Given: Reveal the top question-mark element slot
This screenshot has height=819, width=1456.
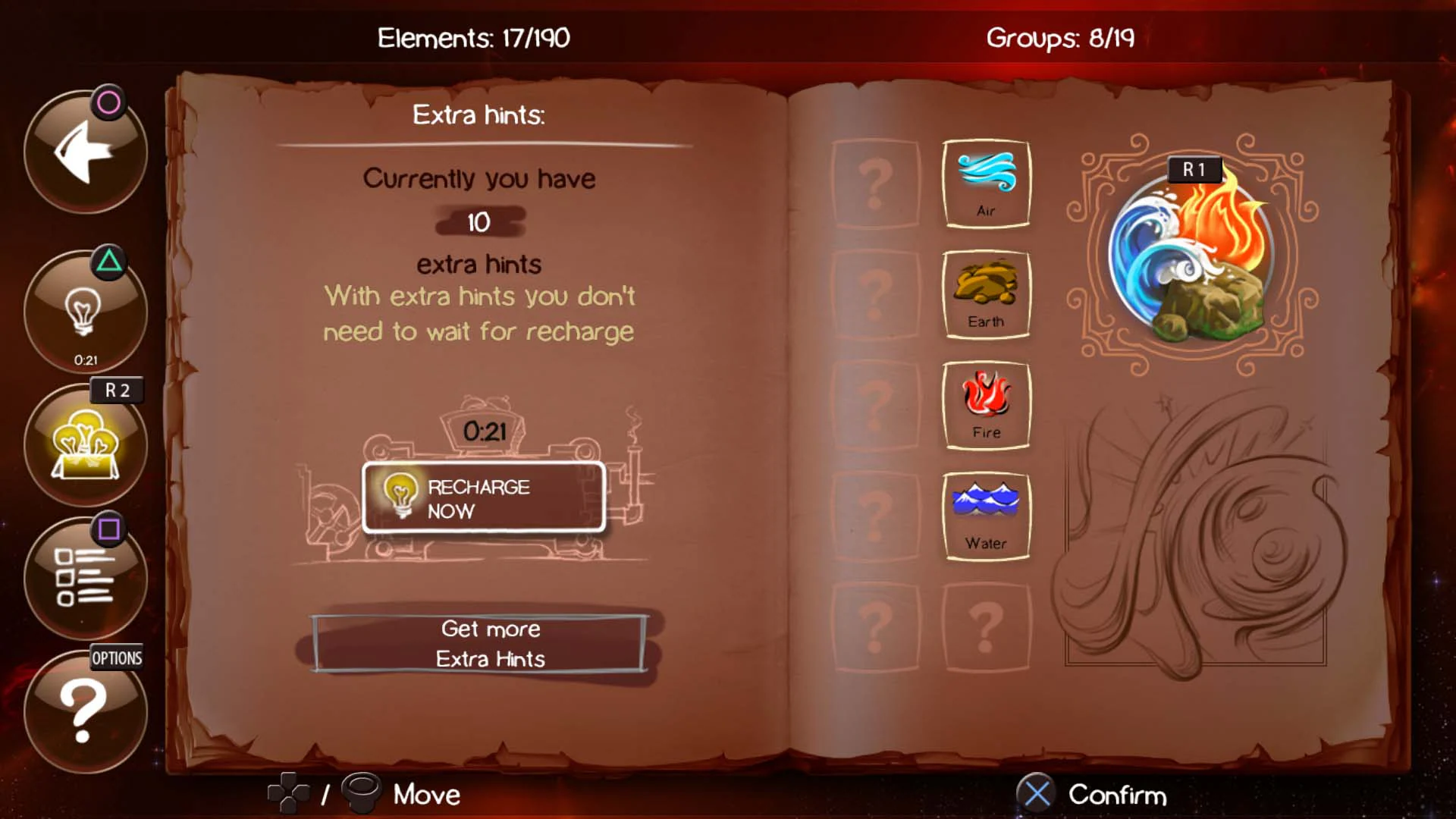Looking at the screenshot, I should [x=876, y=182].
